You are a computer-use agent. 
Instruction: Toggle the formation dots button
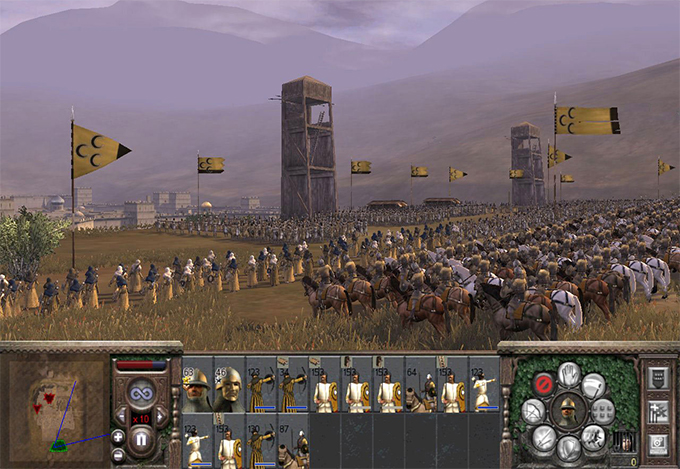[603, 410]
